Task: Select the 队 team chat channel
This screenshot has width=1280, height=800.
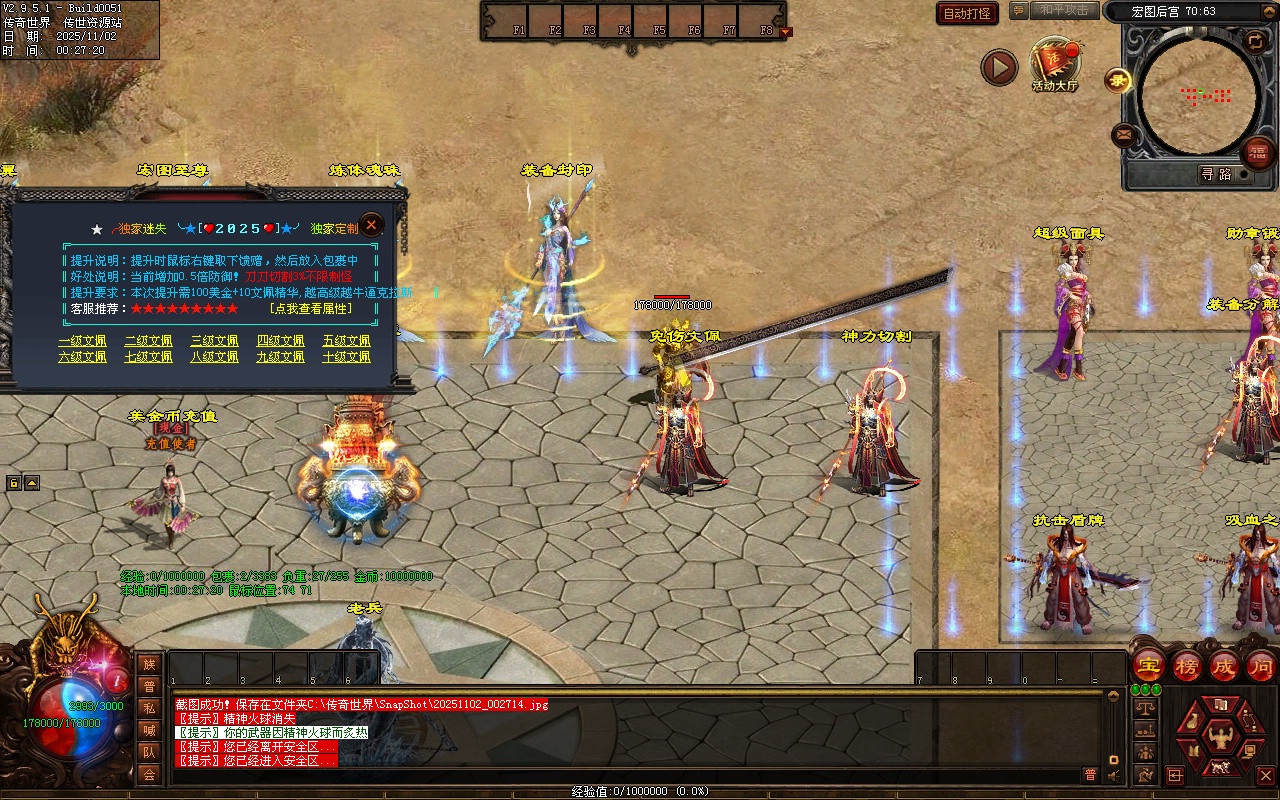Action: [x=149, y=752]
